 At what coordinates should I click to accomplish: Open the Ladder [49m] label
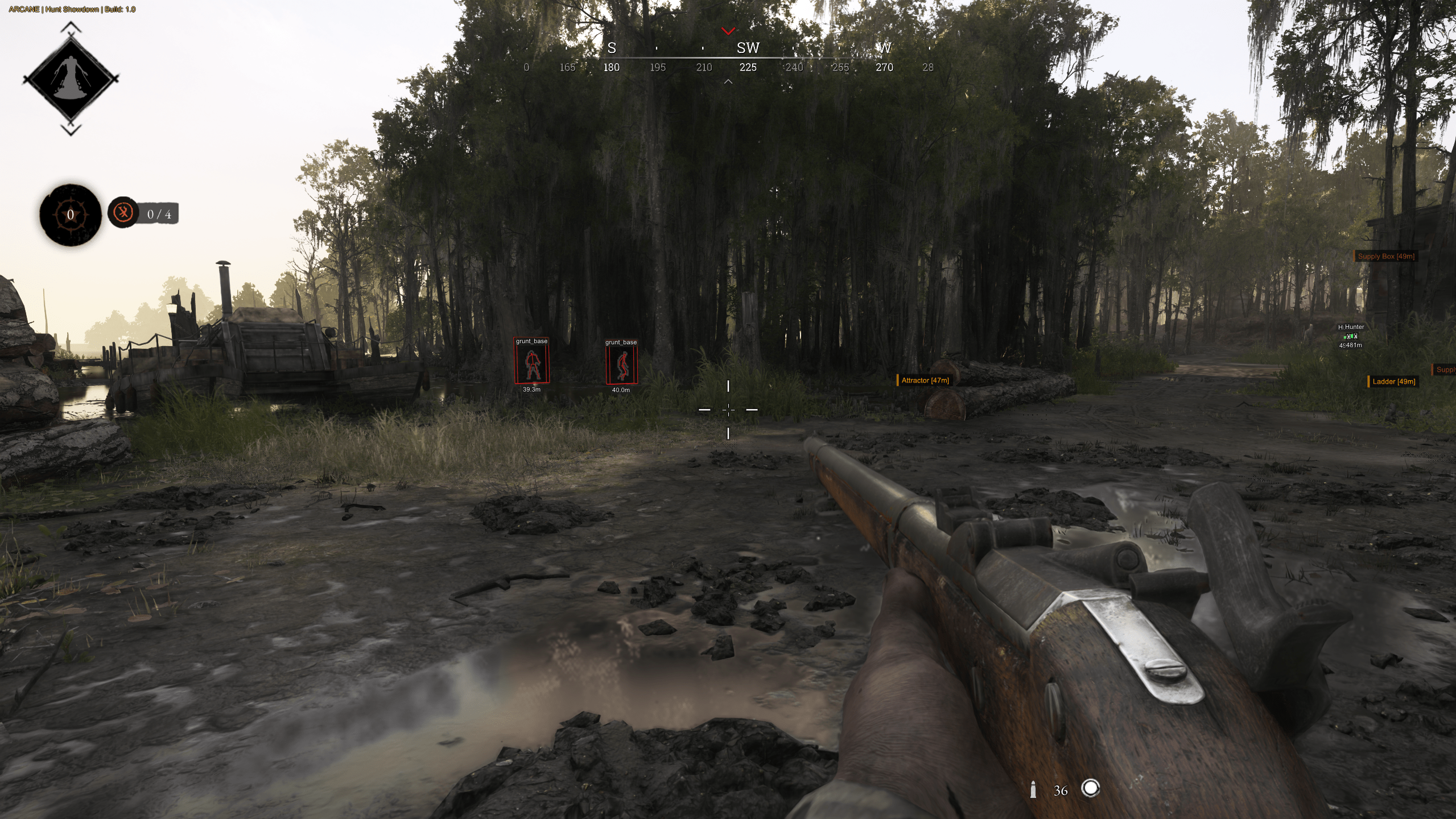pyautogui.click(x=1395, y=382)
